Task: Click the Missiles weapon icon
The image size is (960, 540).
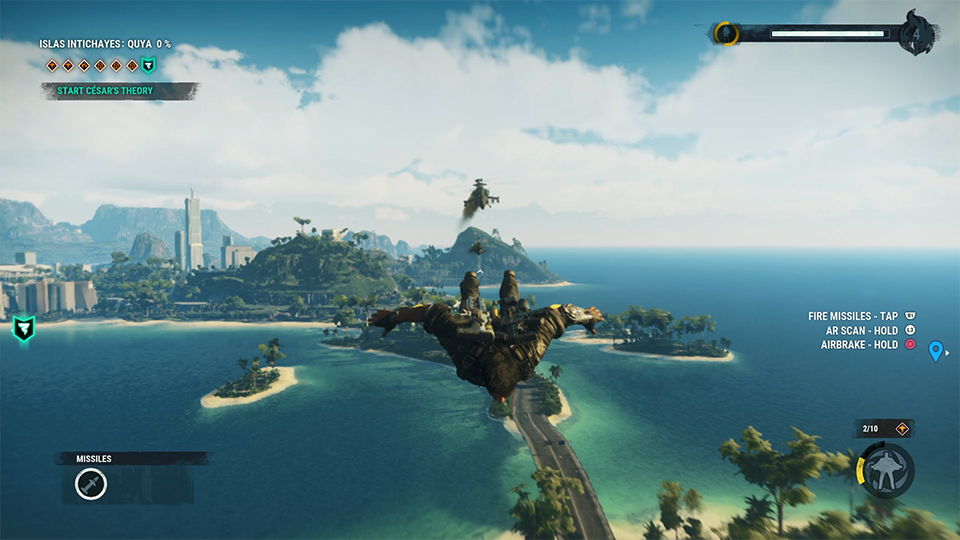Action: click(91, 485)
